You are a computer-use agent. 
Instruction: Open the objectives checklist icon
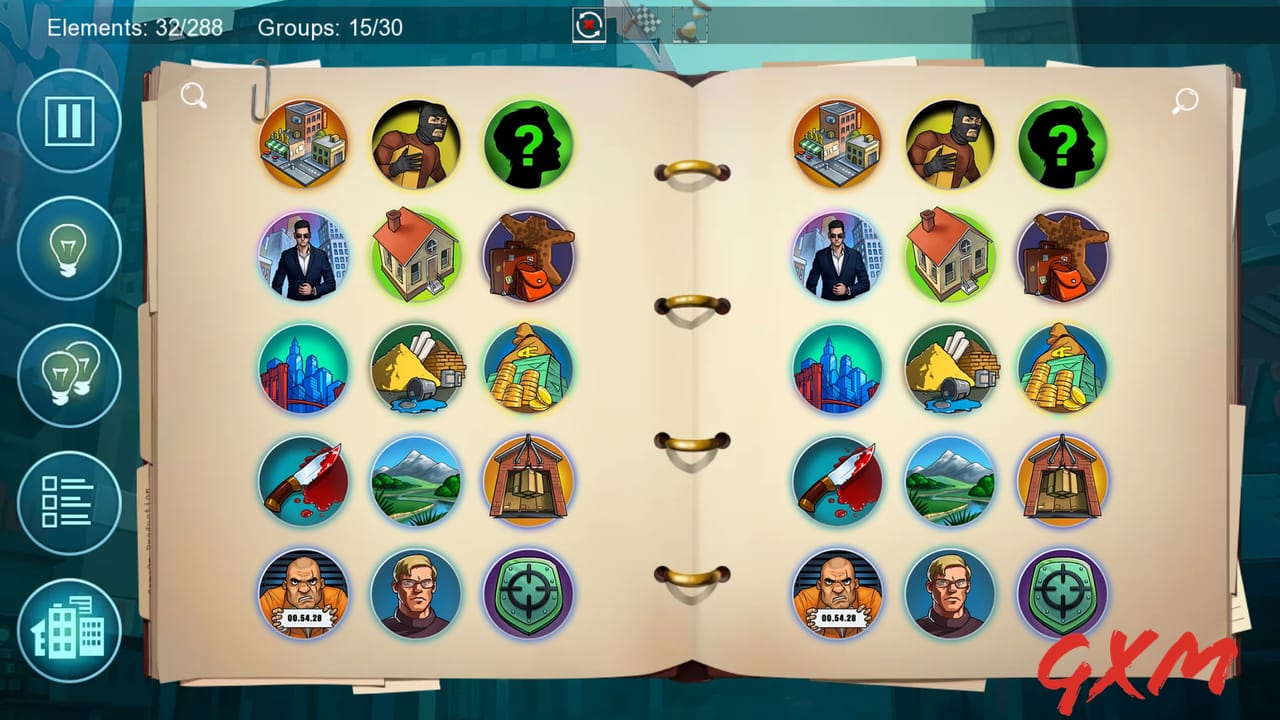pyautogui.click(x=67, y=500)
